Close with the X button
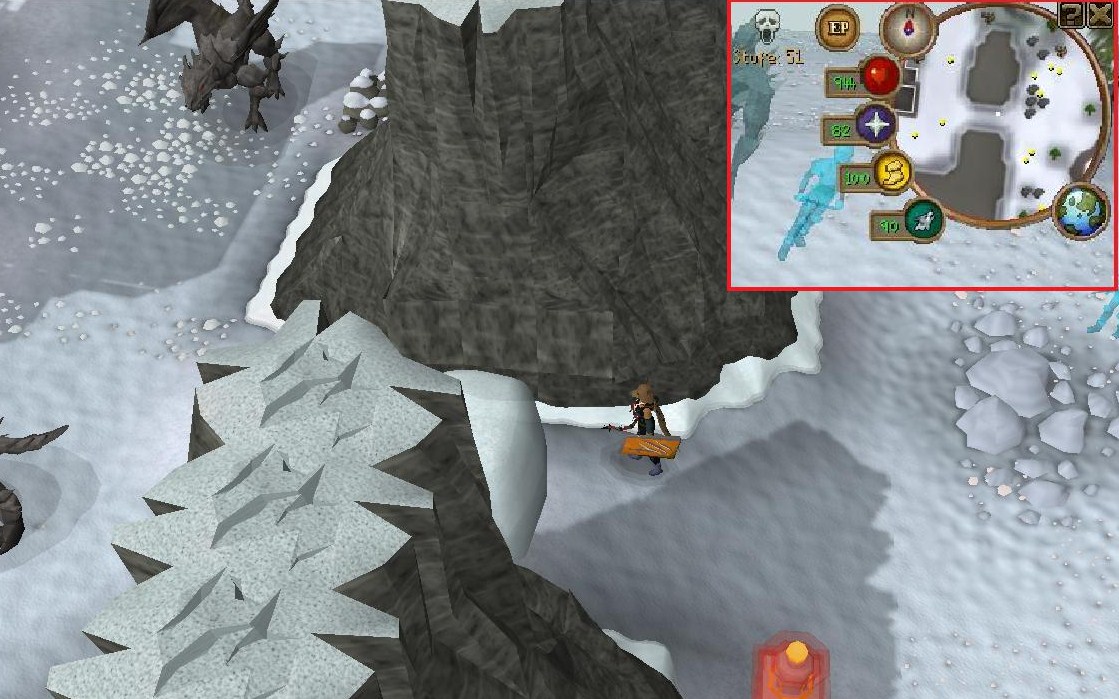 point(1099,14)
